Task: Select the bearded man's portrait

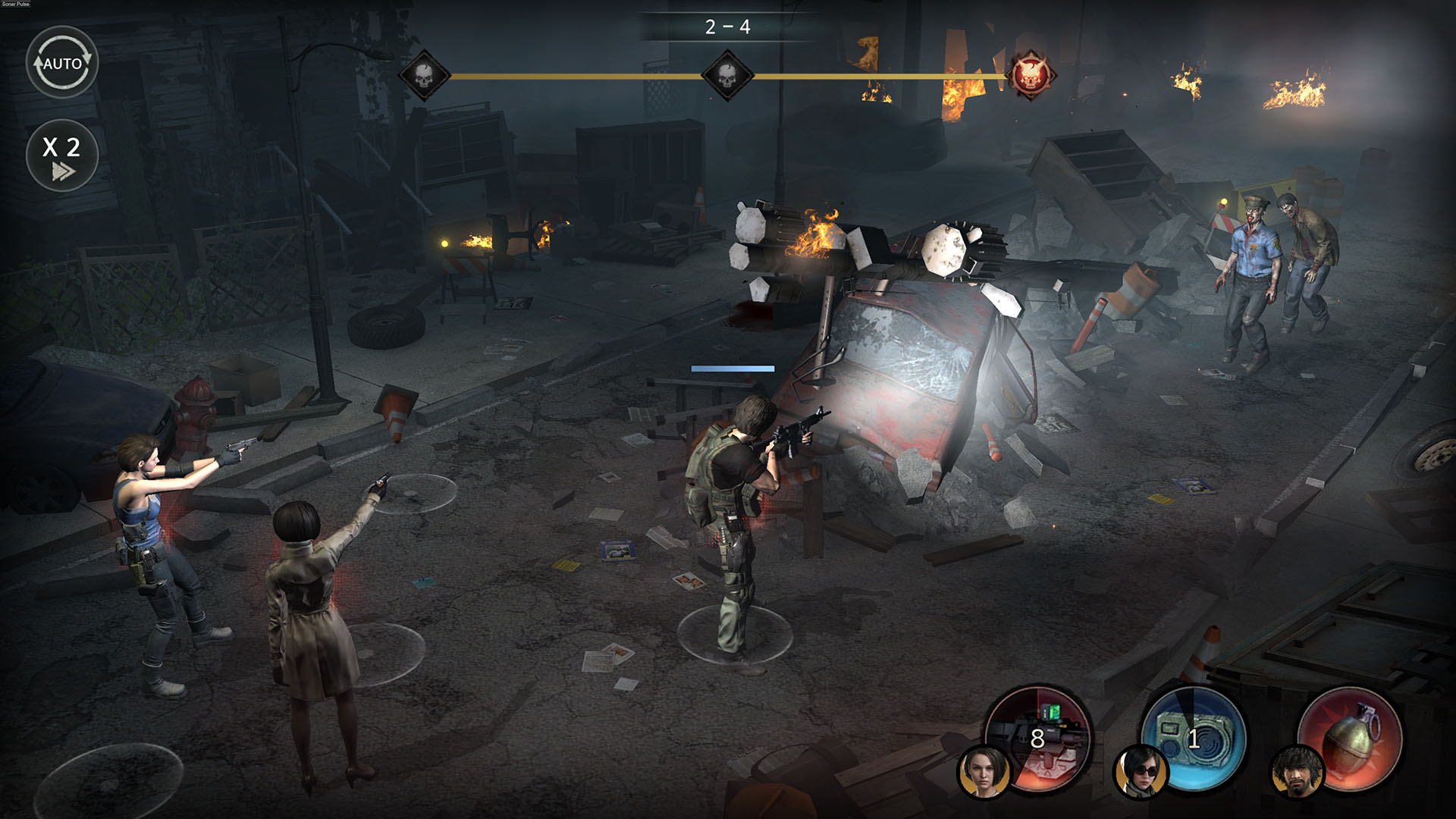Action: tap(1297, 772)
